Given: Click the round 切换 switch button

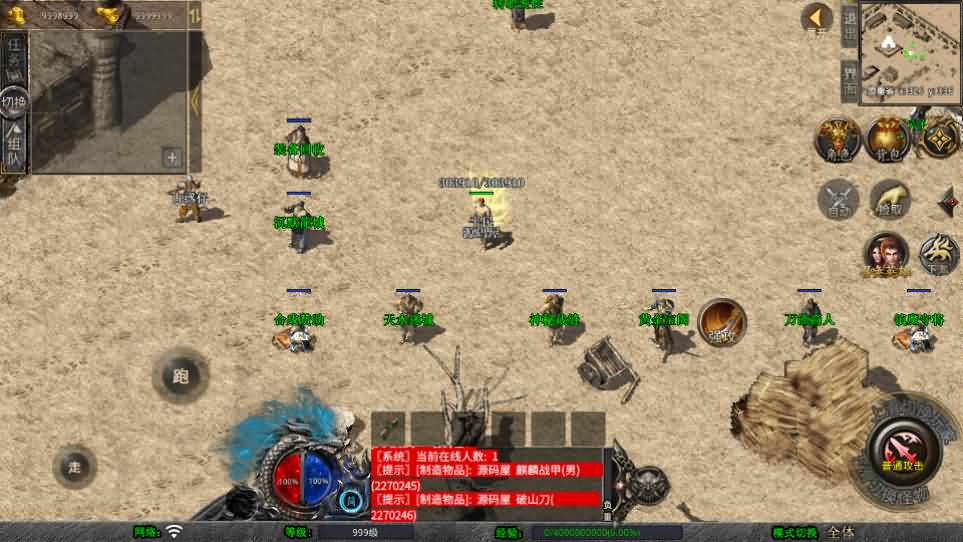Looking at the screenshot, I should 14,101.
